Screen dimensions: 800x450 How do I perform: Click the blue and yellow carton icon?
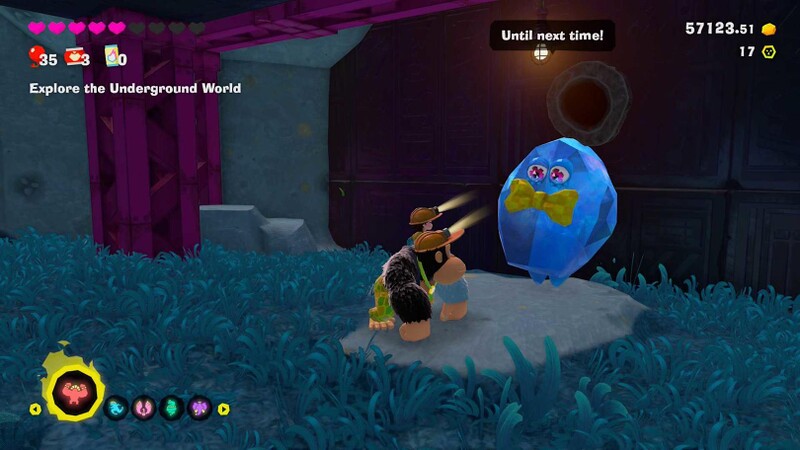(113, 57)
